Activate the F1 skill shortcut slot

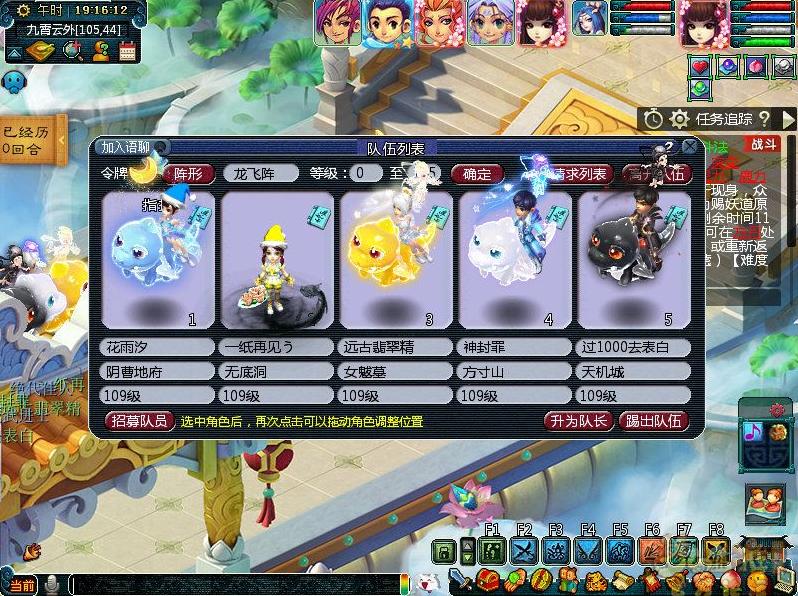[x=491, y=550]
